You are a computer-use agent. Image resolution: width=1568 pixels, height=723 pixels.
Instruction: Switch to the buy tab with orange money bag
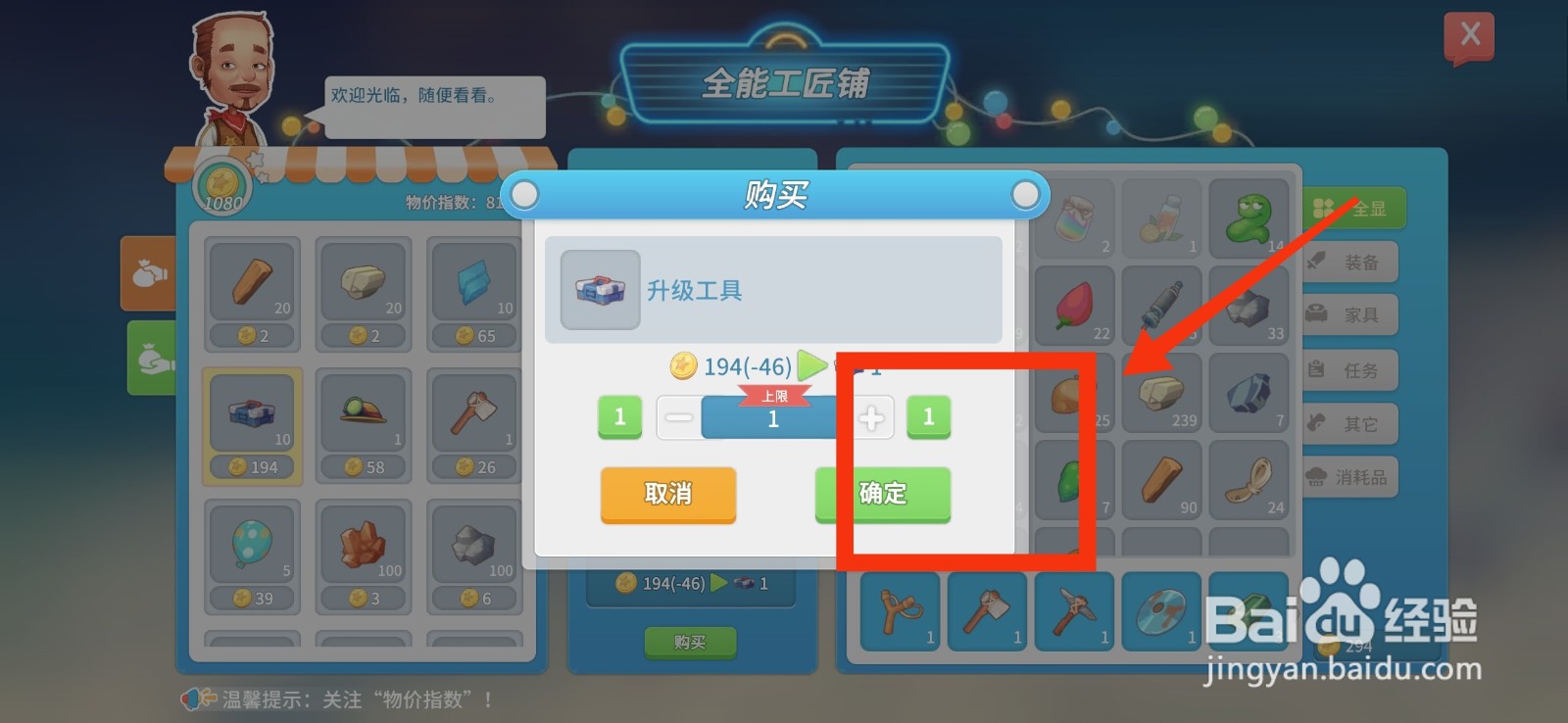click(149, 272)
